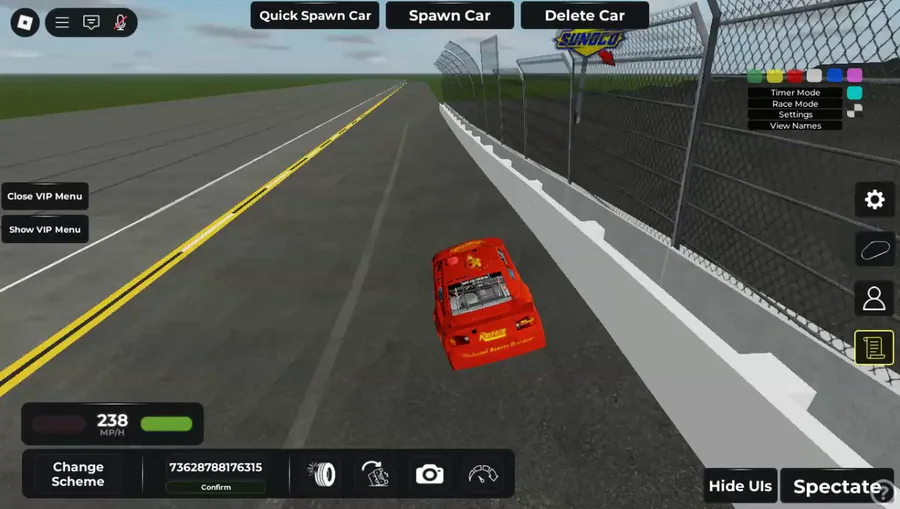Click the Quick Spawn Car button
This screenshot has height=509, width=900.
pyautogui.click(x=315, y=15)
